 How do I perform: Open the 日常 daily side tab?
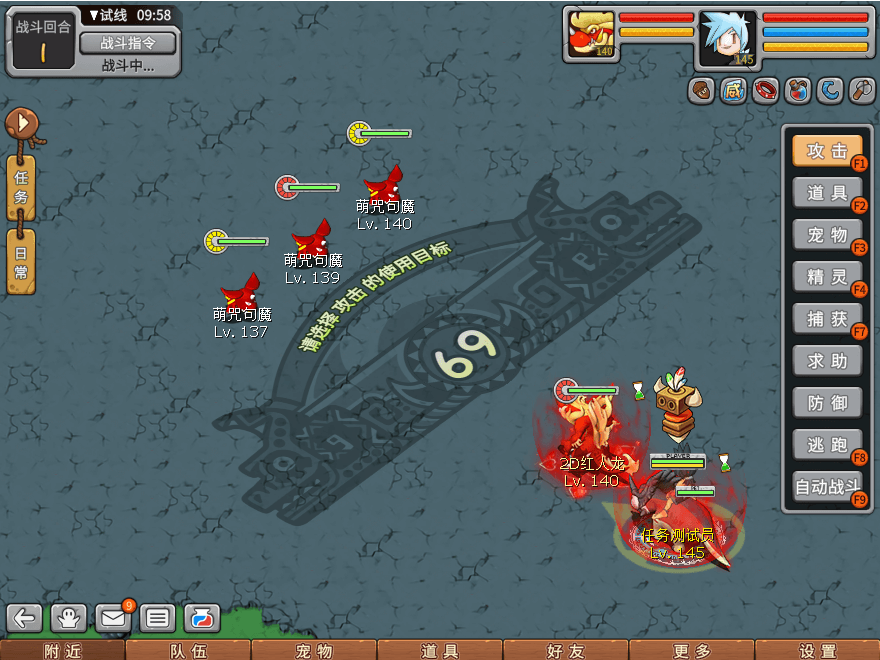click(21, 260)
